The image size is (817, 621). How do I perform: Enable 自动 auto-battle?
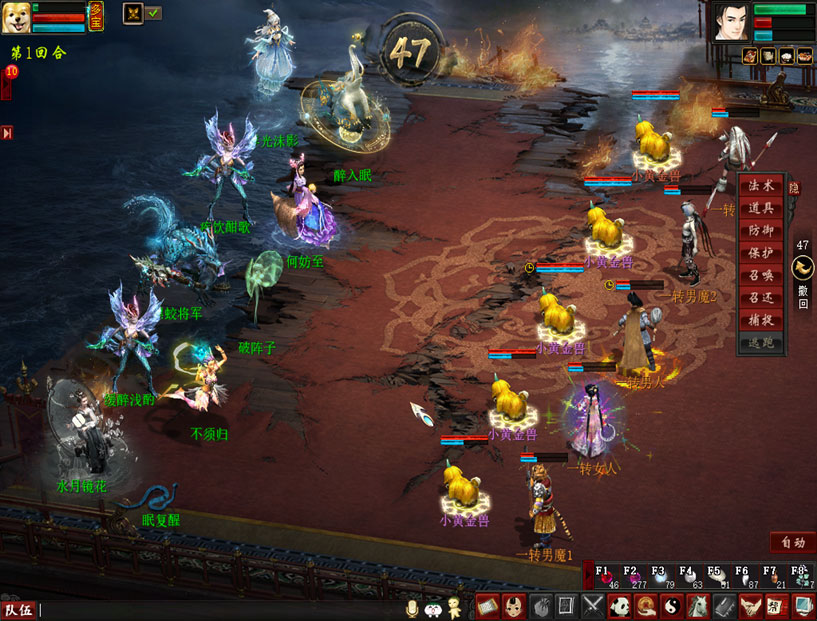pos(792,542)
